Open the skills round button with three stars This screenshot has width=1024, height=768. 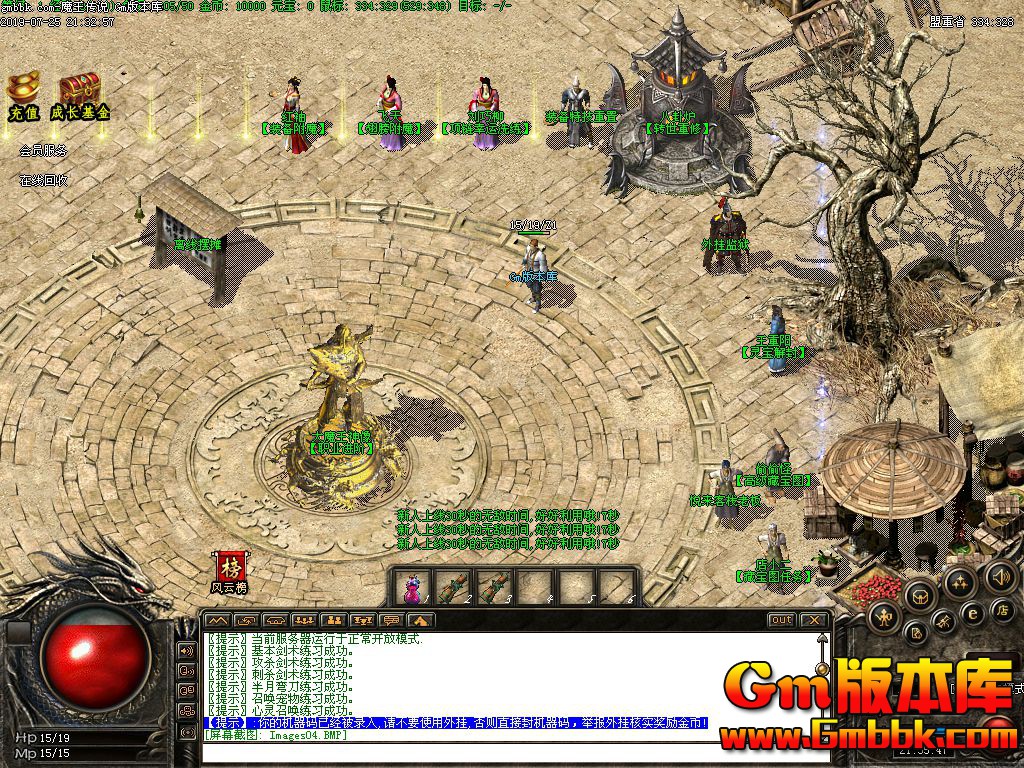(x=960, y=582)
